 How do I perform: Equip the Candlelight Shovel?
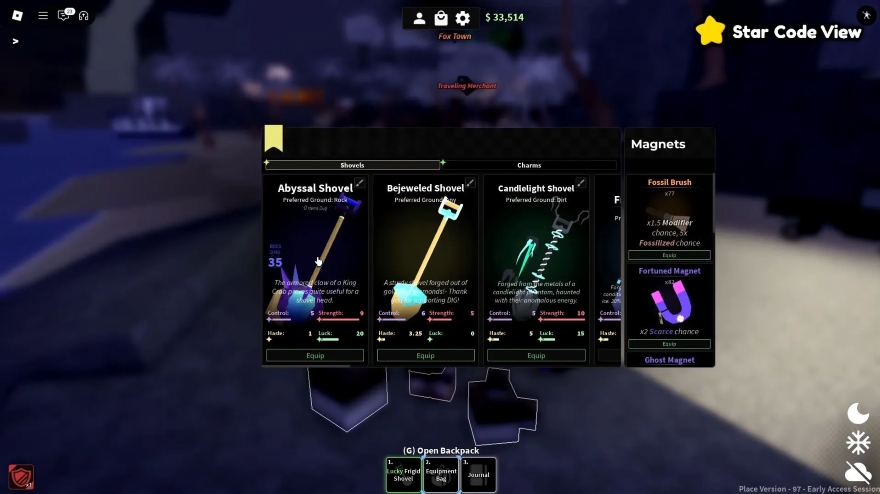pyautogui.click(x=536, y=355)
